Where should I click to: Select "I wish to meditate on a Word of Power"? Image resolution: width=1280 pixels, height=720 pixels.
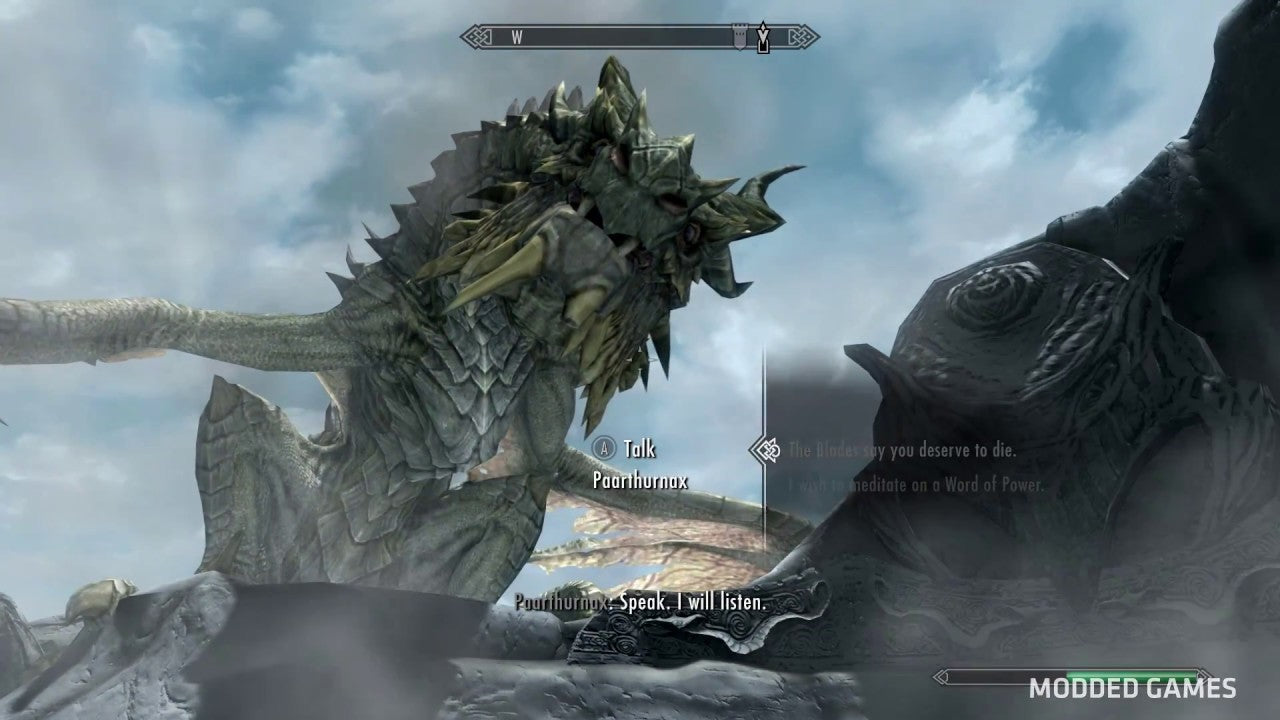[x=915, y=486]
